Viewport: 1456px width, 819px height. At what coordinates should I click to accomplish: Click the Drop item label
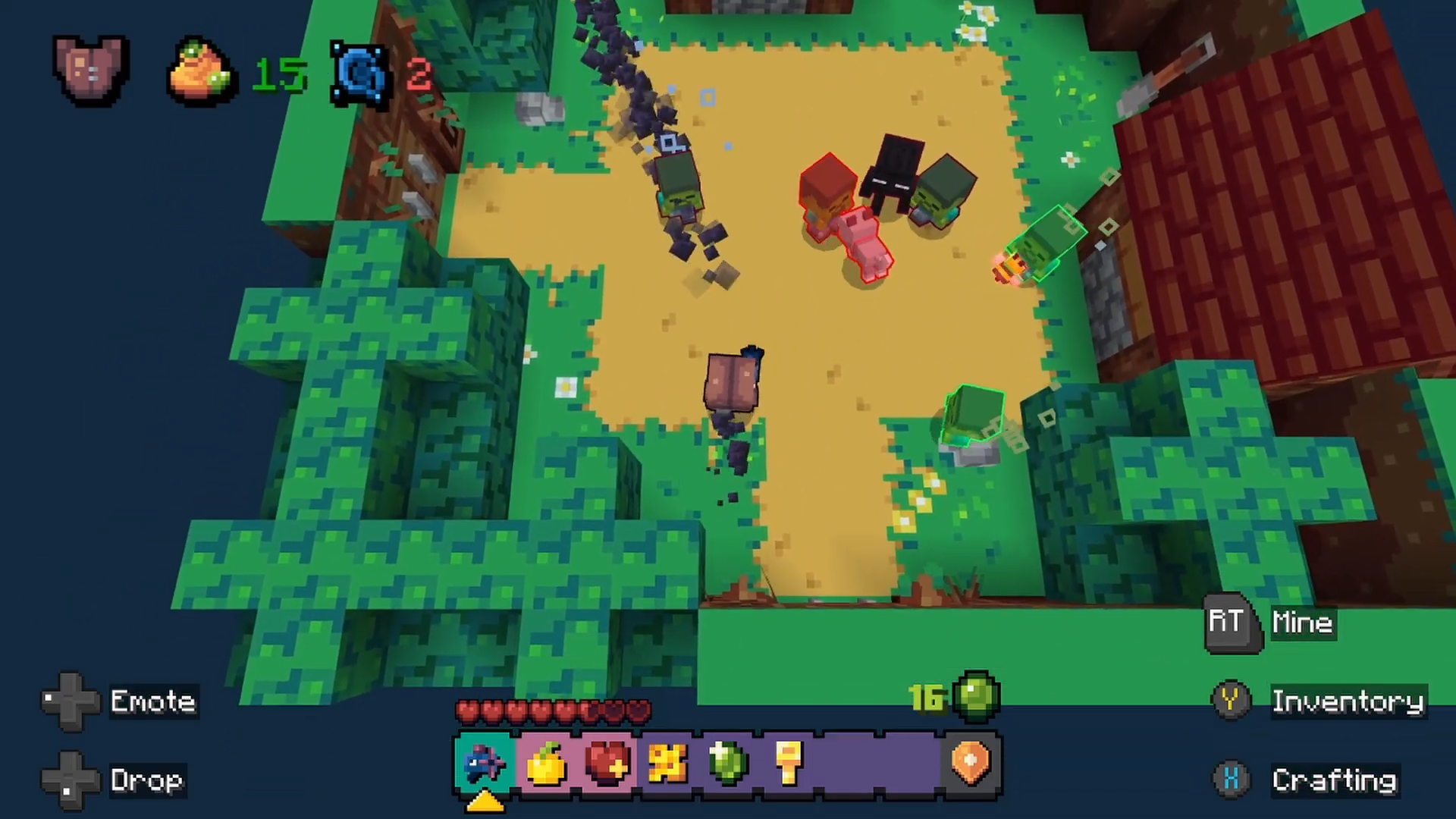(146, 780)
